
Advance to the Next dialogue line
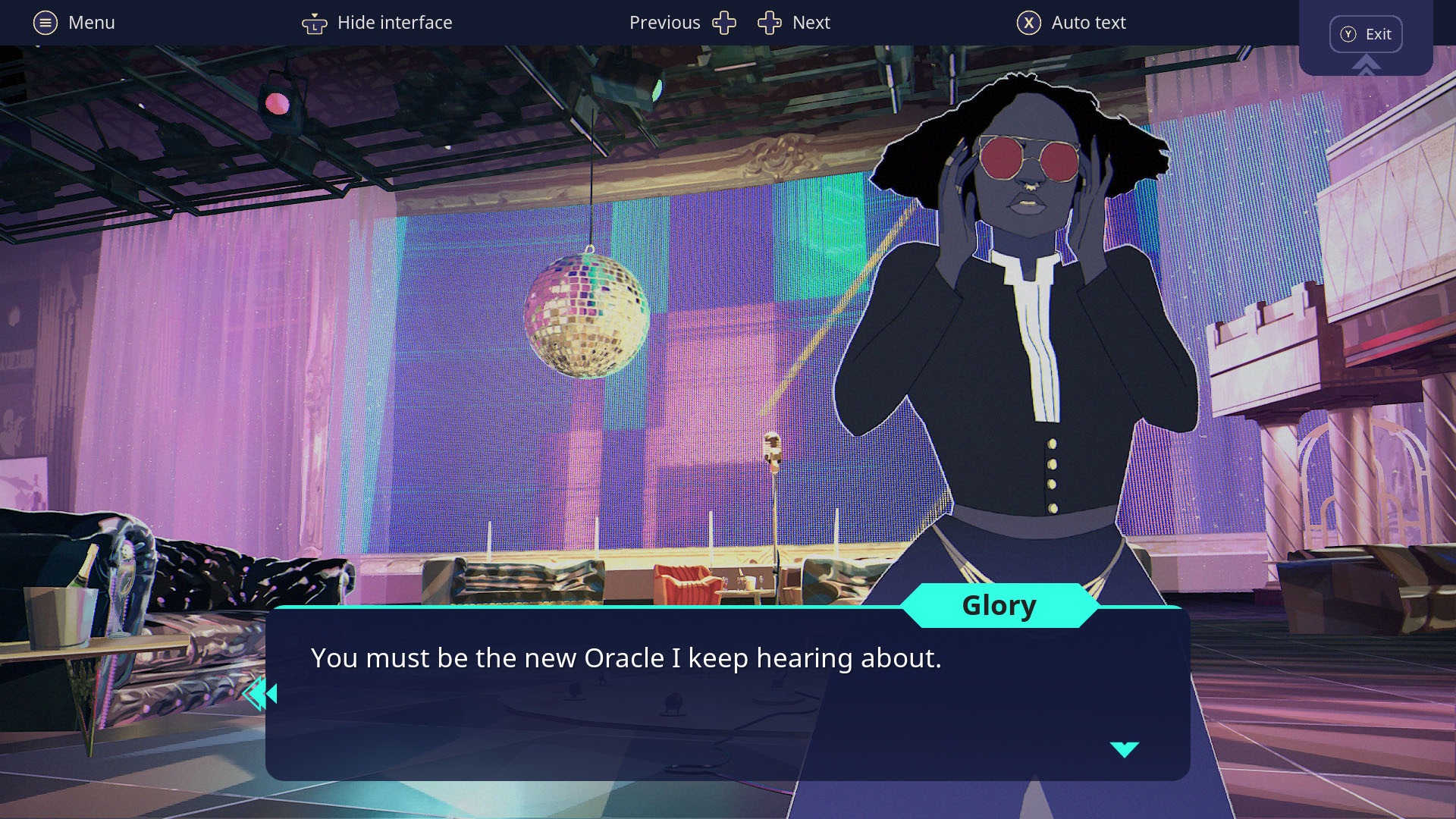(x=794, y=23)
